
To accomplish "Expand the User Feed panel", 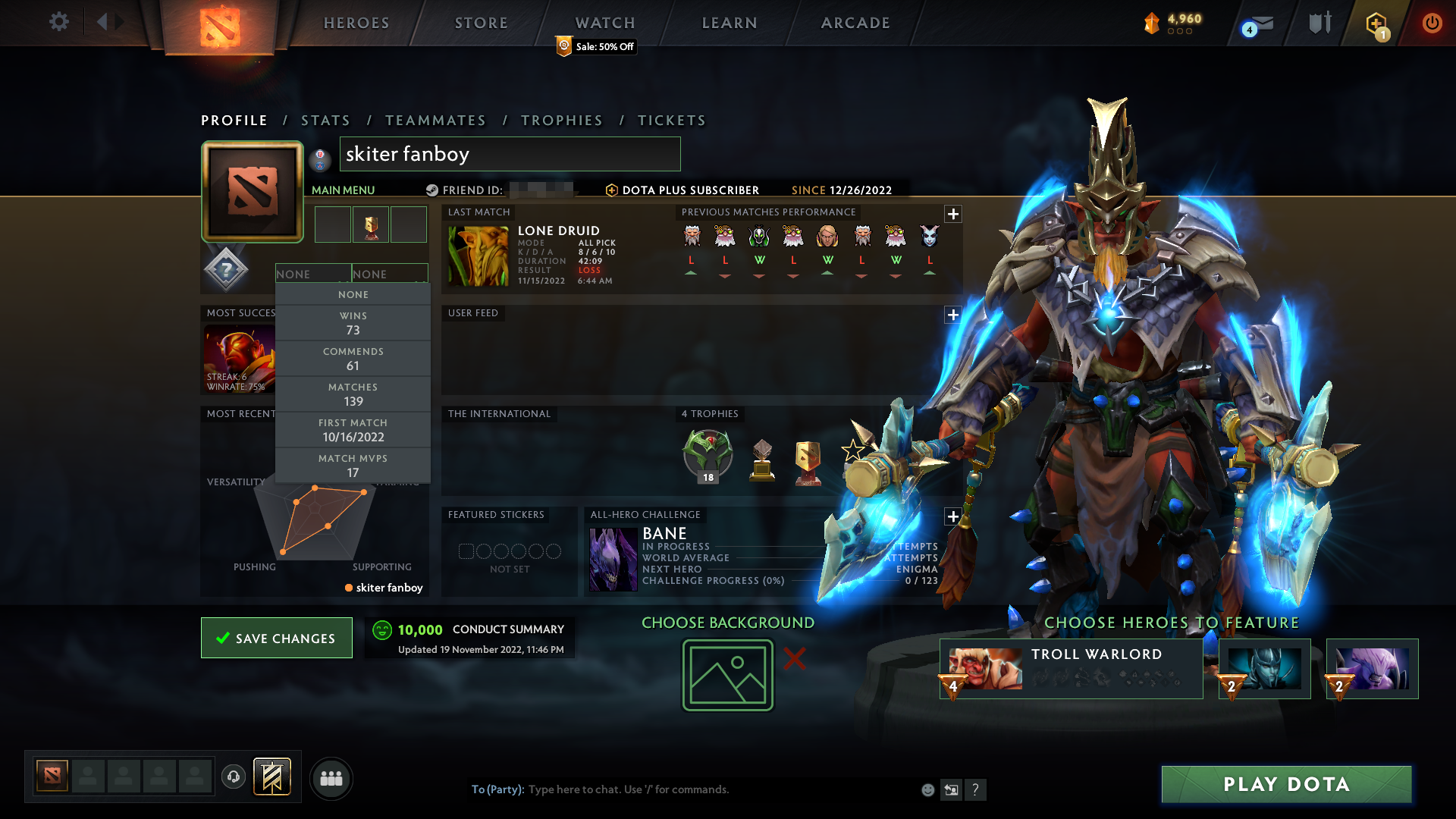I will (953, 315).
